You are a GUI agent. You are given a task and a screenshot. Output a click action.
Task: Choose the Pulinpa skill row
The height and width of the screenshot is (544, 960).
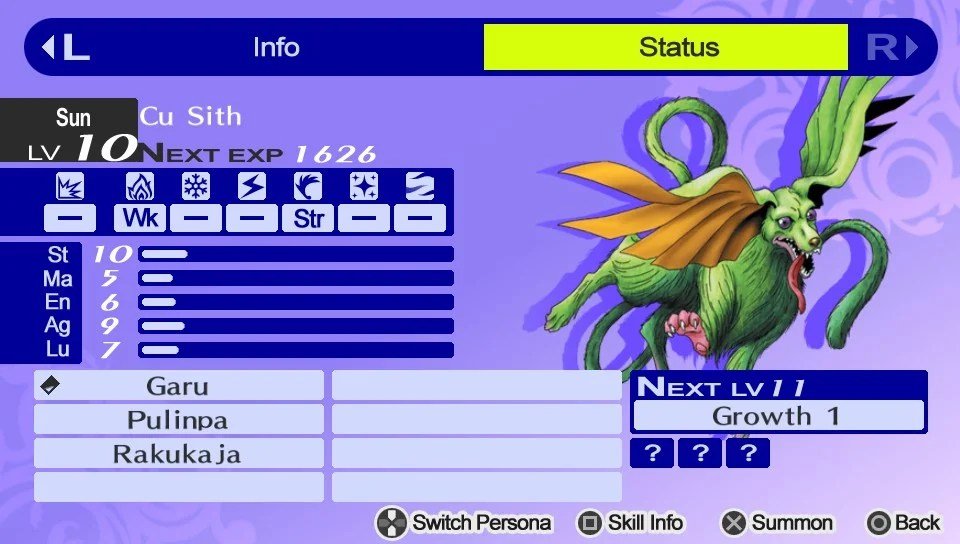point(179,420)
